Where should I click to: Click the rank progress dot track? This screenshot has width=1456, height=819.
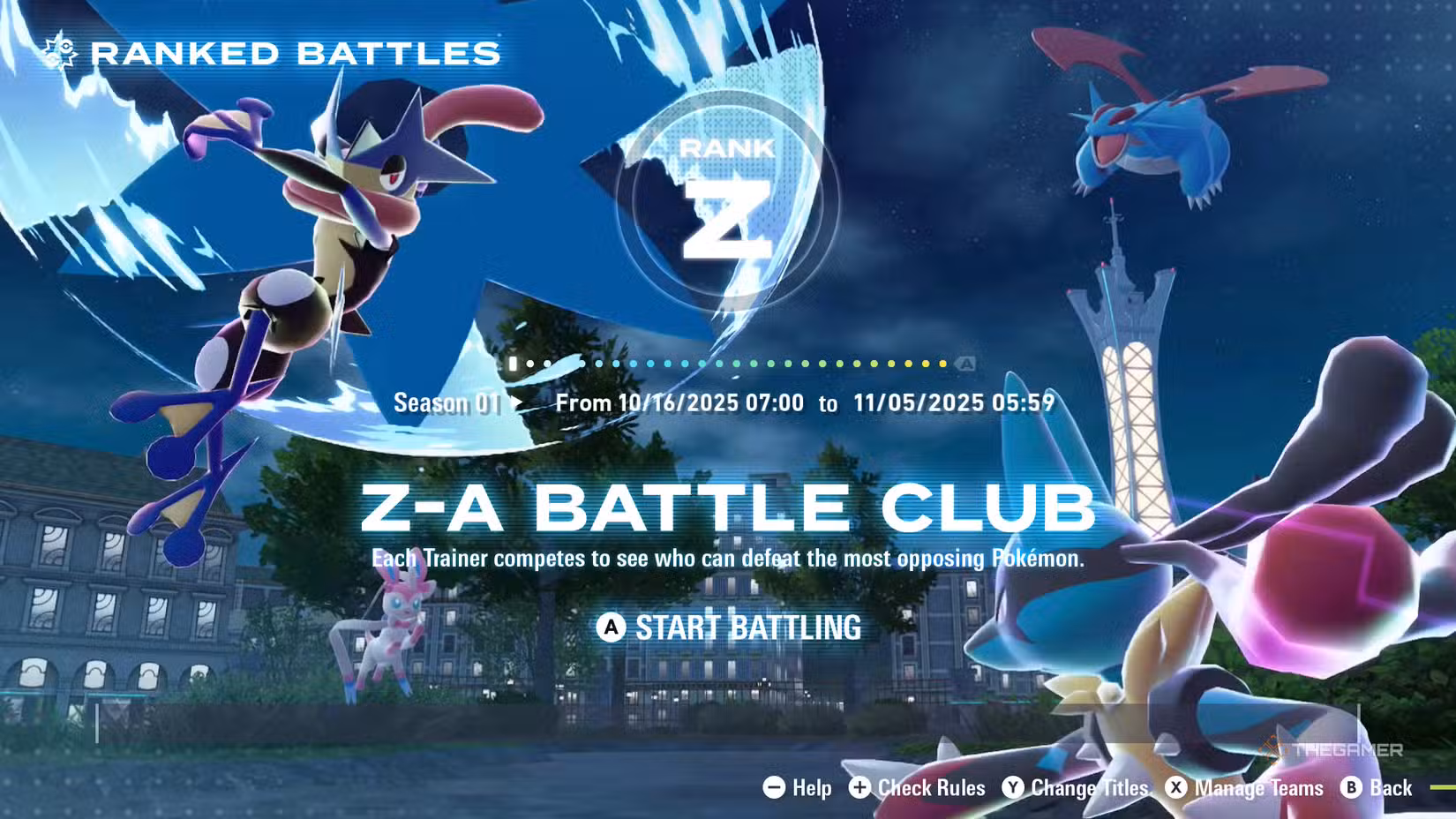(732, 362)
